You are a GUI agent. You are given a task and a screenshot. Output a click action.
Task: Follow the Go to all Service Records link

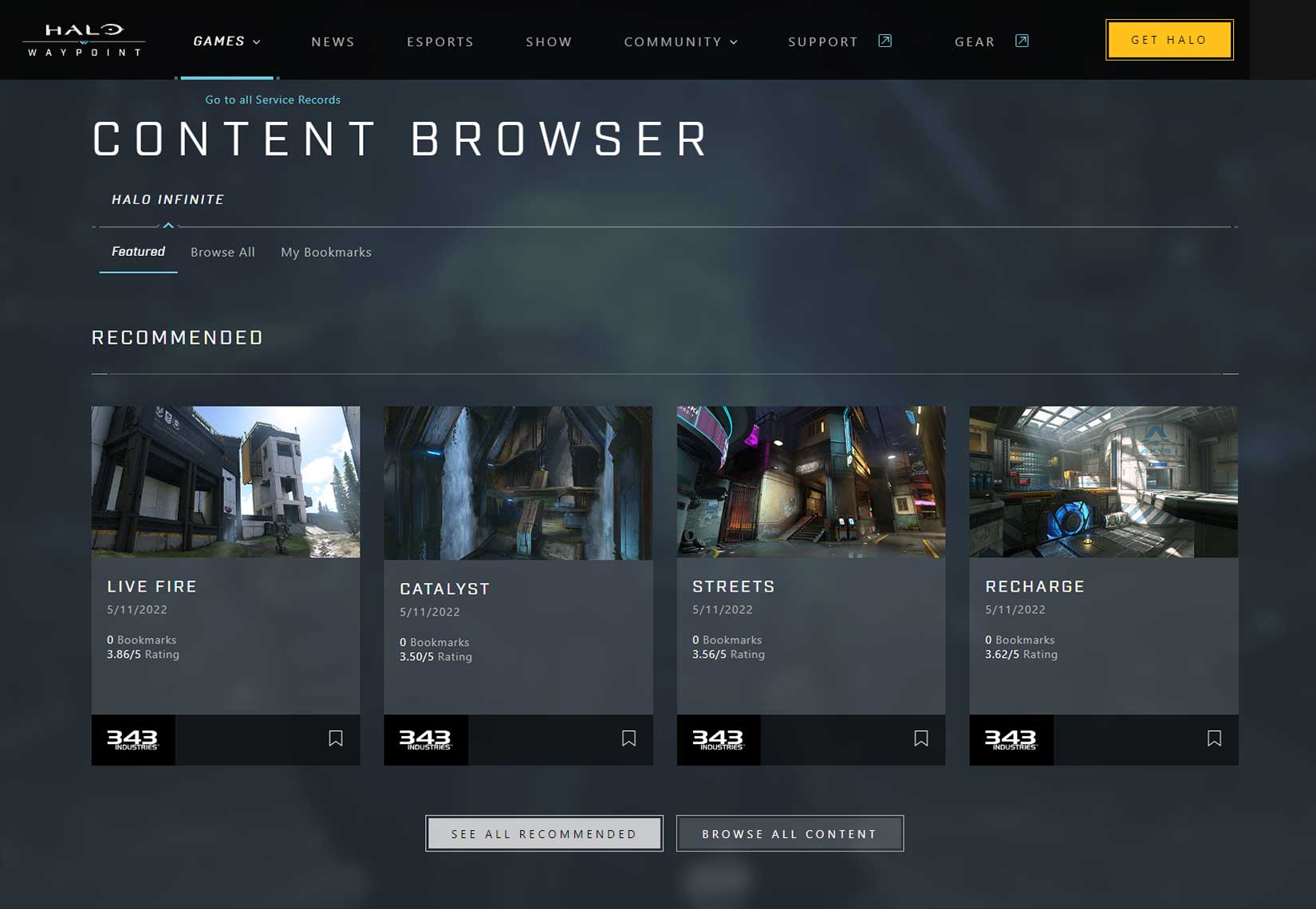tap(272, 100)
